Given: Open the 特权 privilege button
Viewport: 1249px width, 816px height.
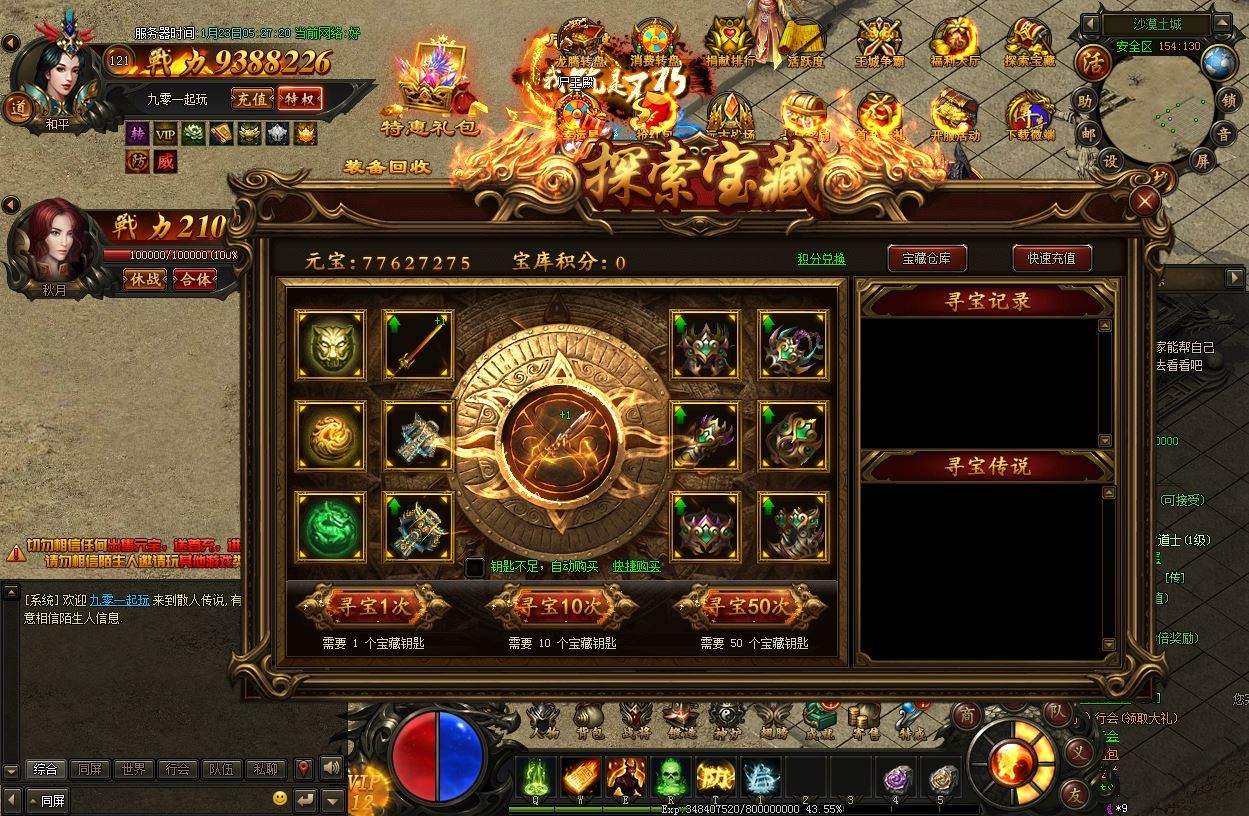Looking at the screenshot, I should (x=300, y=98).
